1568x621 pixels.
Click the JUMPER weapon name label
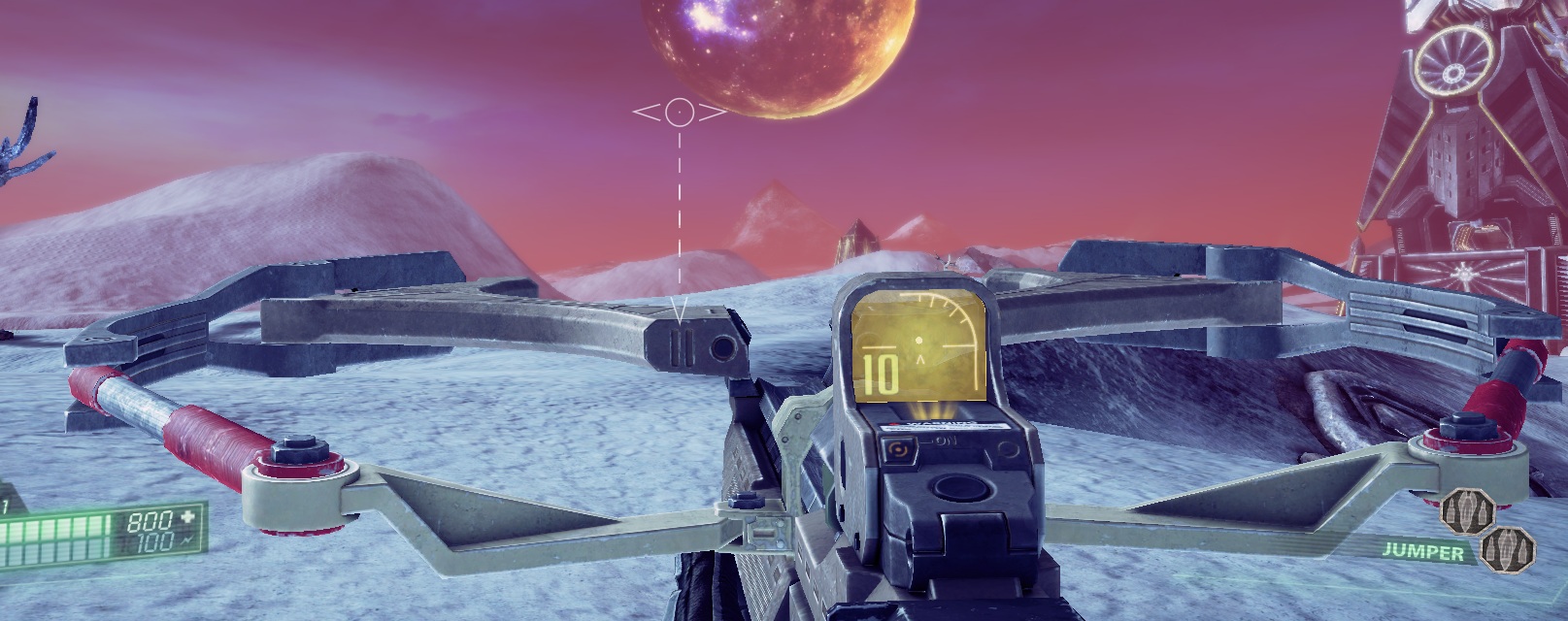1423,552
